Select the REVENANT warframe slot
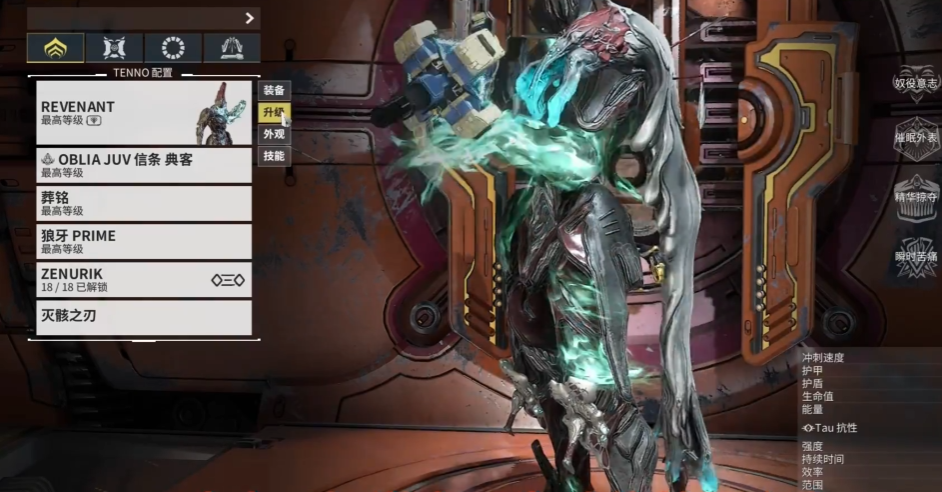 pos(143,112)
